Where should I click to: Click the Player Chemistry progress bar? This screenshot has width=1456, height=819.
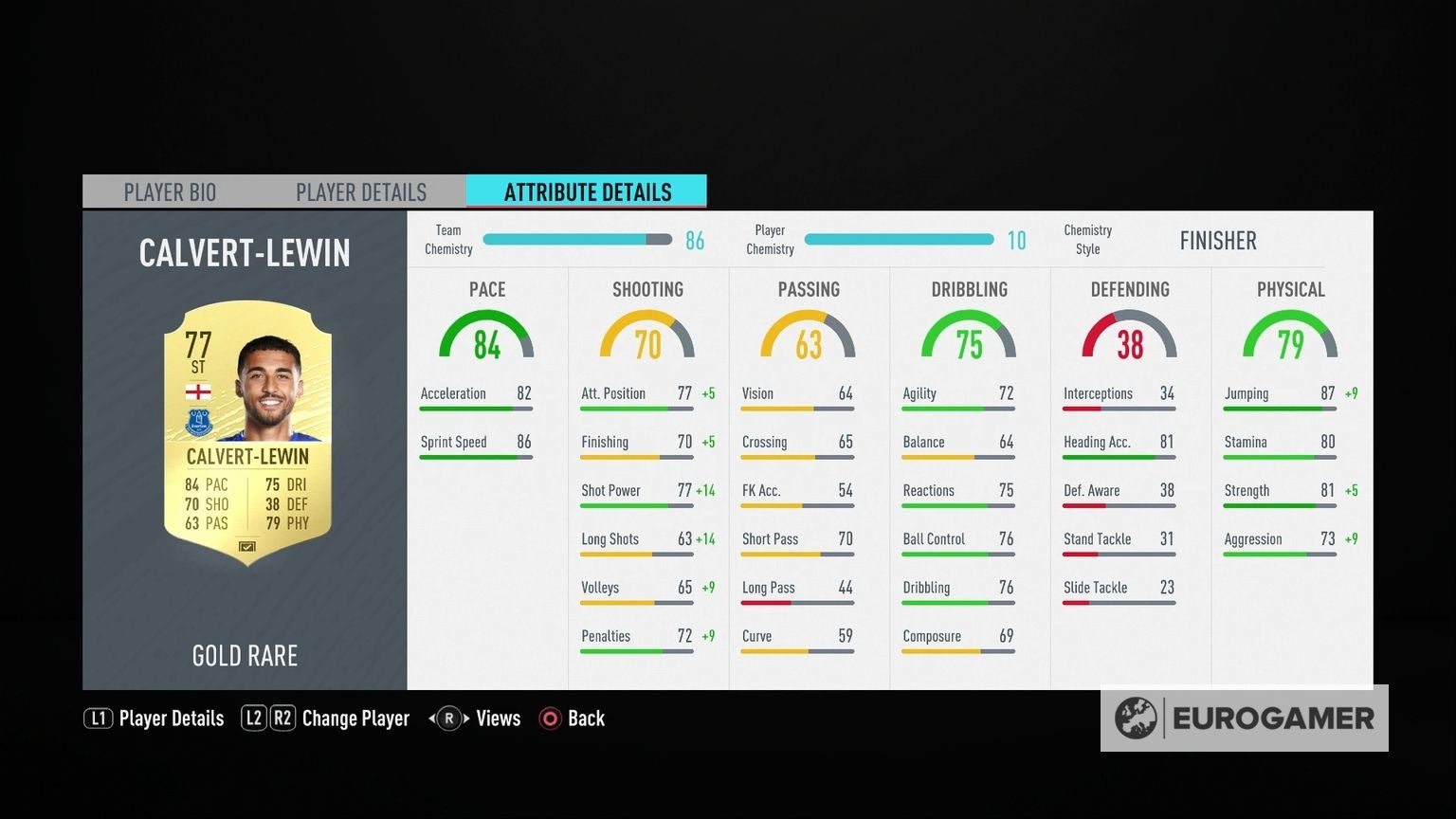point(899,240)
